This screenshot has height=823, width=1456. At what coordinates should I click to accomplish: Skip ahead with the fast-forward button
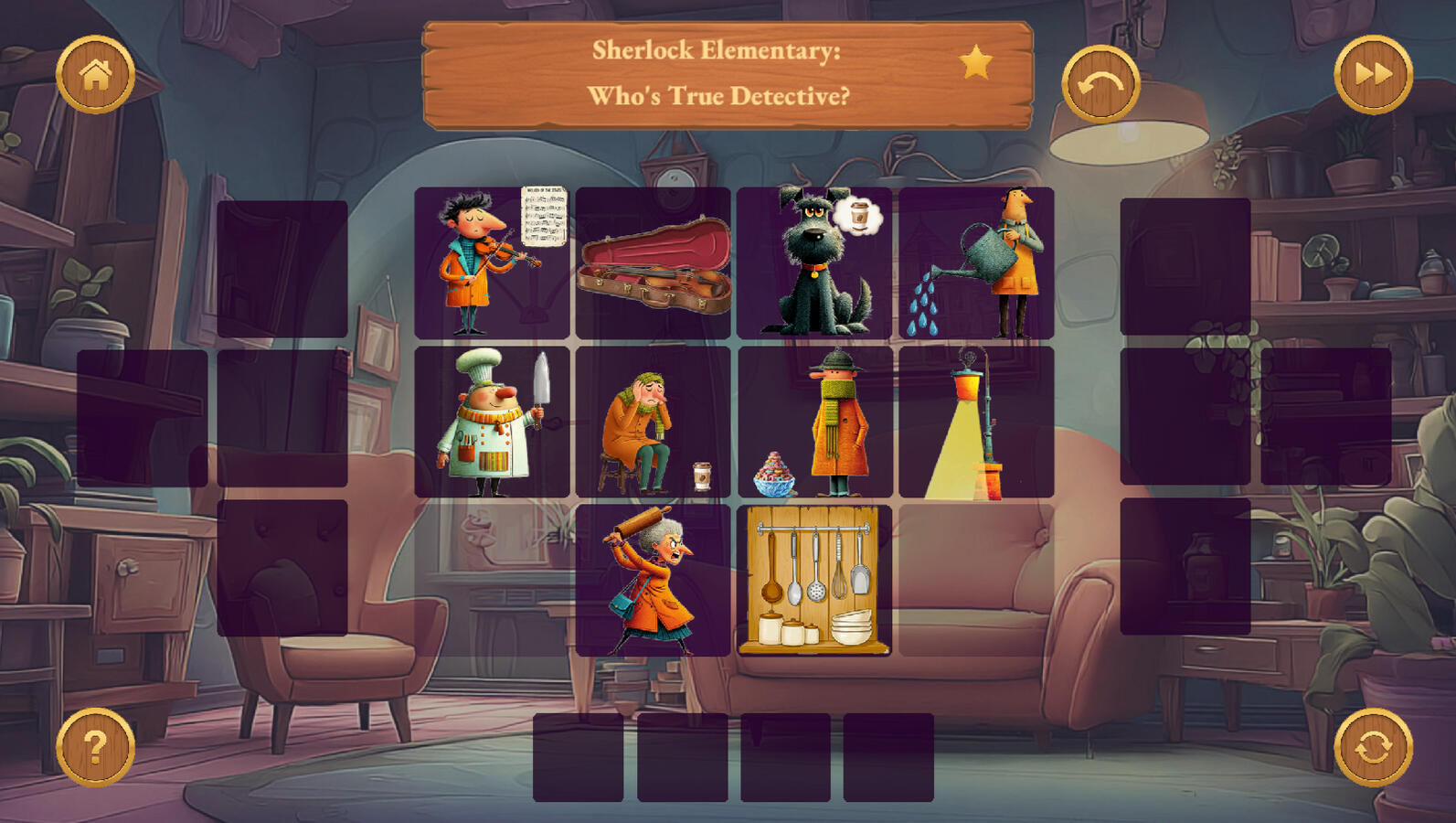tap(1373, 75)
